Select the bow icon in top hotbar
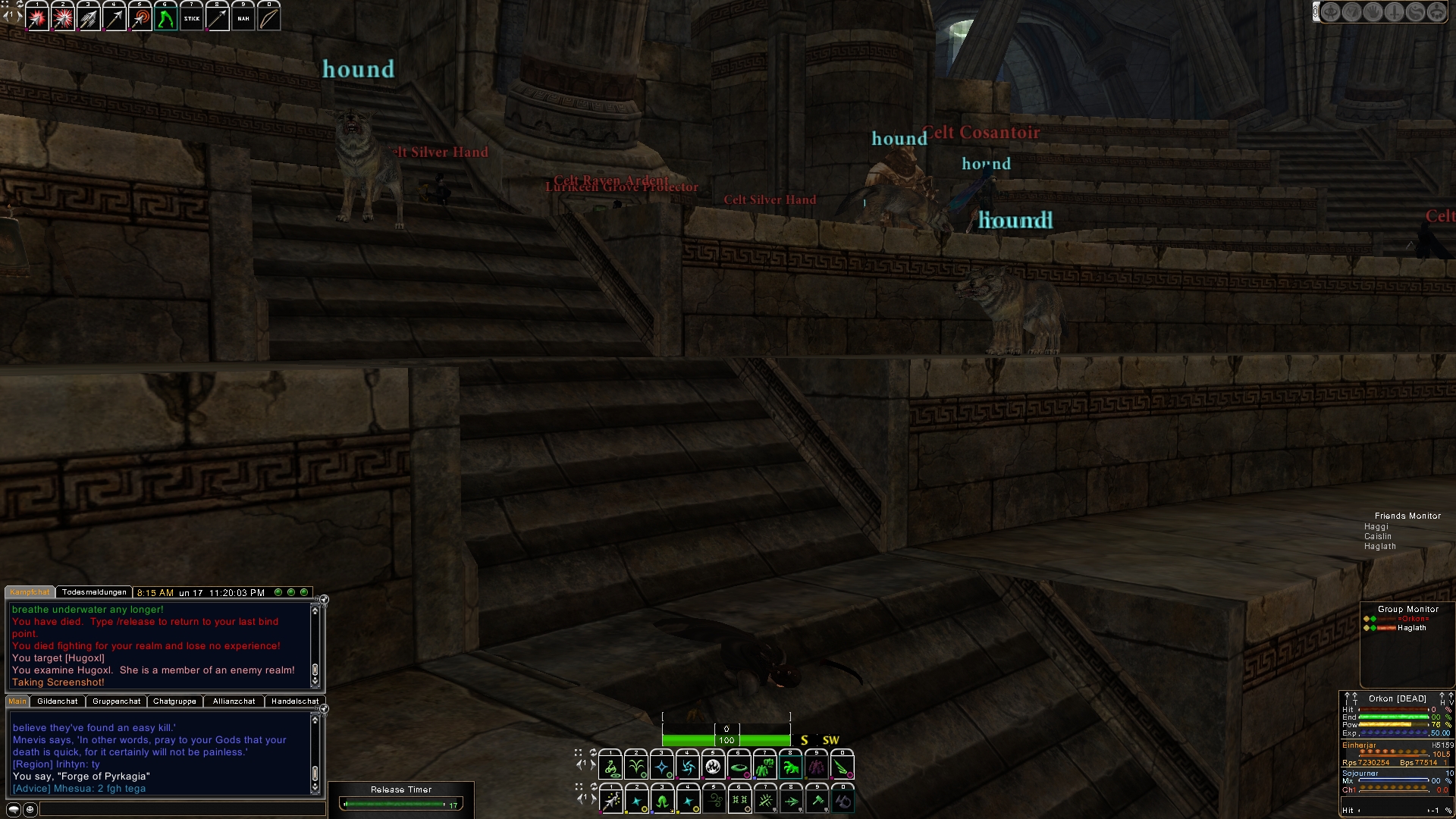 tap(268, 19)
